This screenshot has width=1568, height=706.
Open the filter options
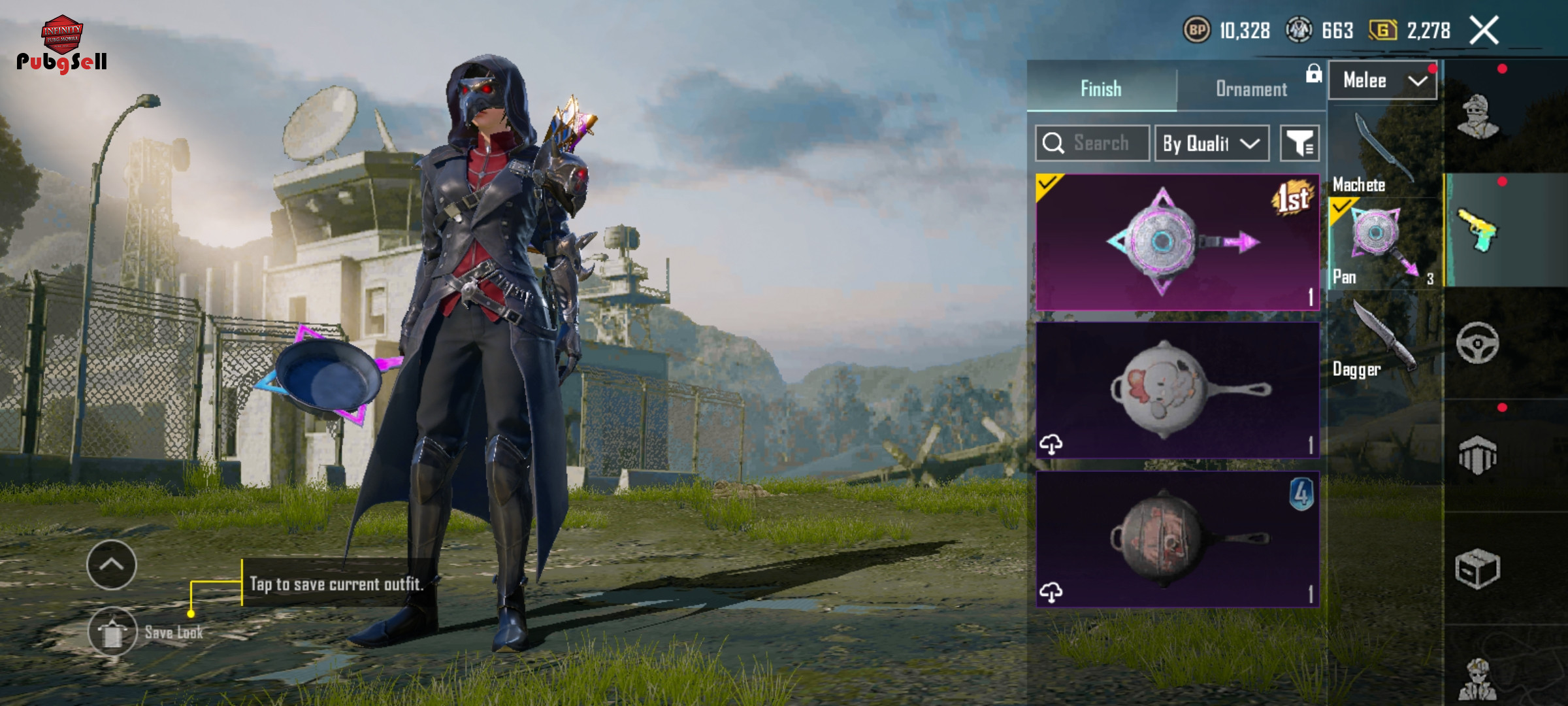1299,143
